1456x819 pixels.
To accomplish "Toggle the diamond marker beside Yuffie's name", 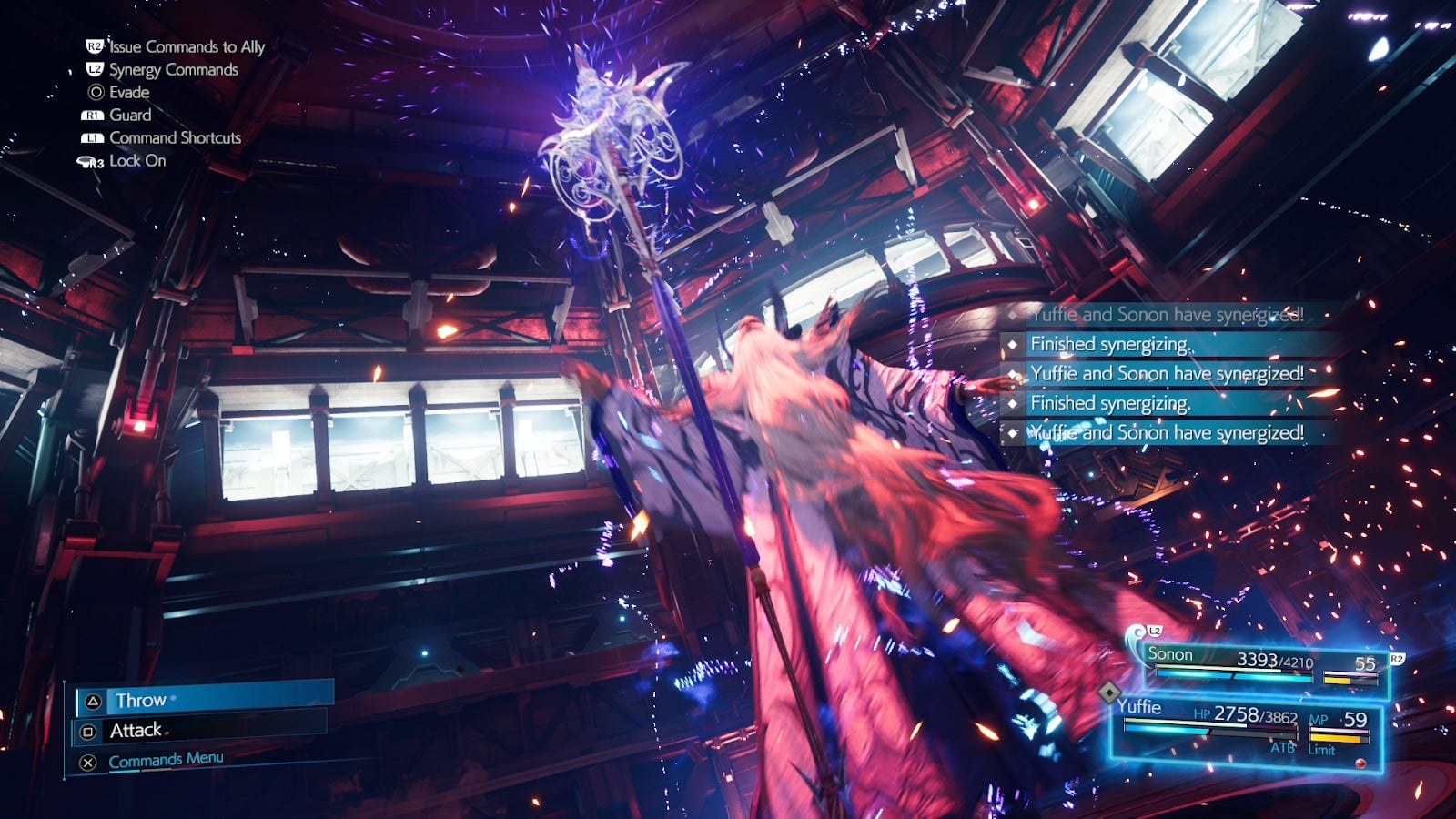I will 1109,693.
